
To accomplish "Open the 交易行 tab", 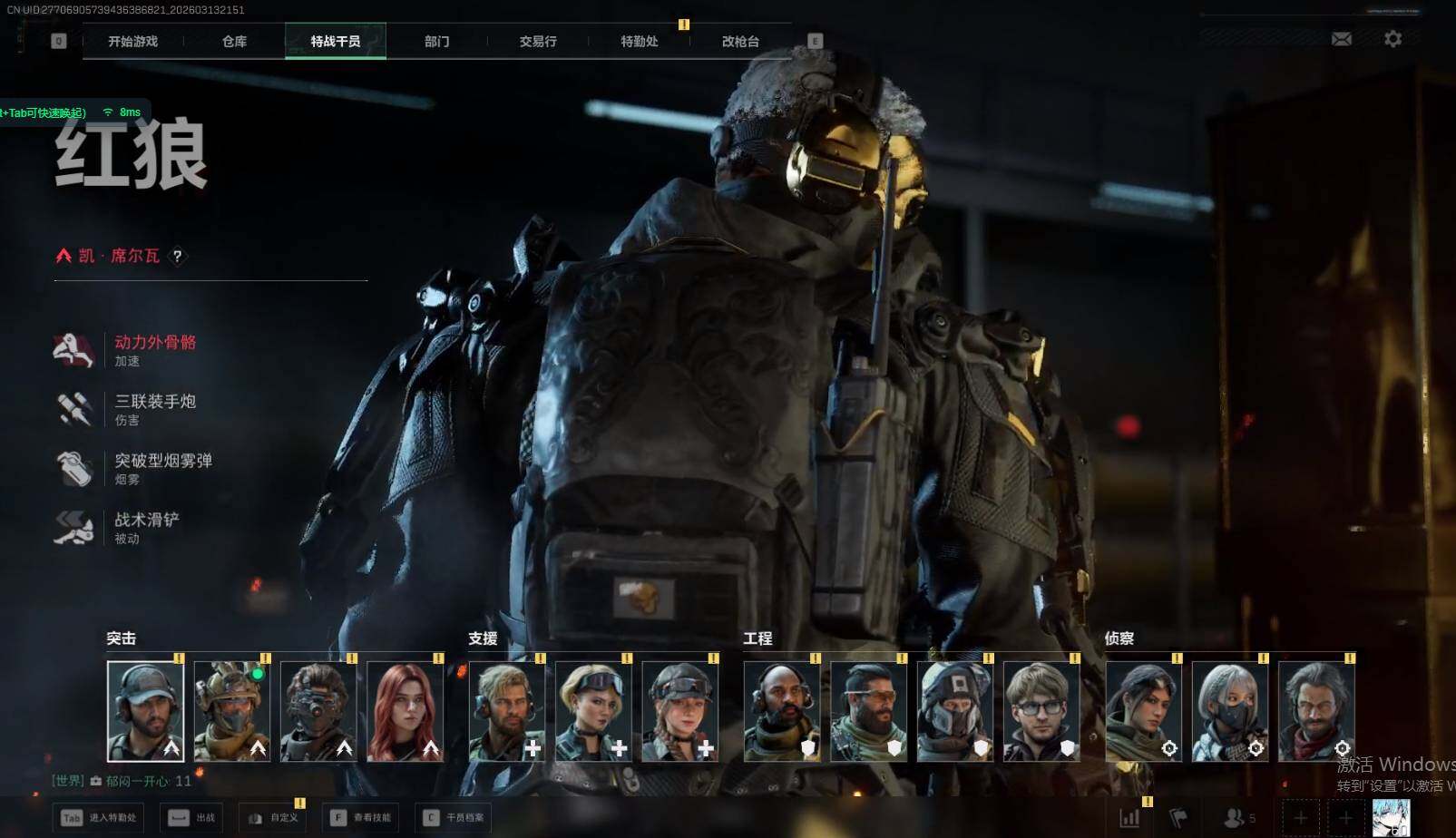I will click(538, 42).
